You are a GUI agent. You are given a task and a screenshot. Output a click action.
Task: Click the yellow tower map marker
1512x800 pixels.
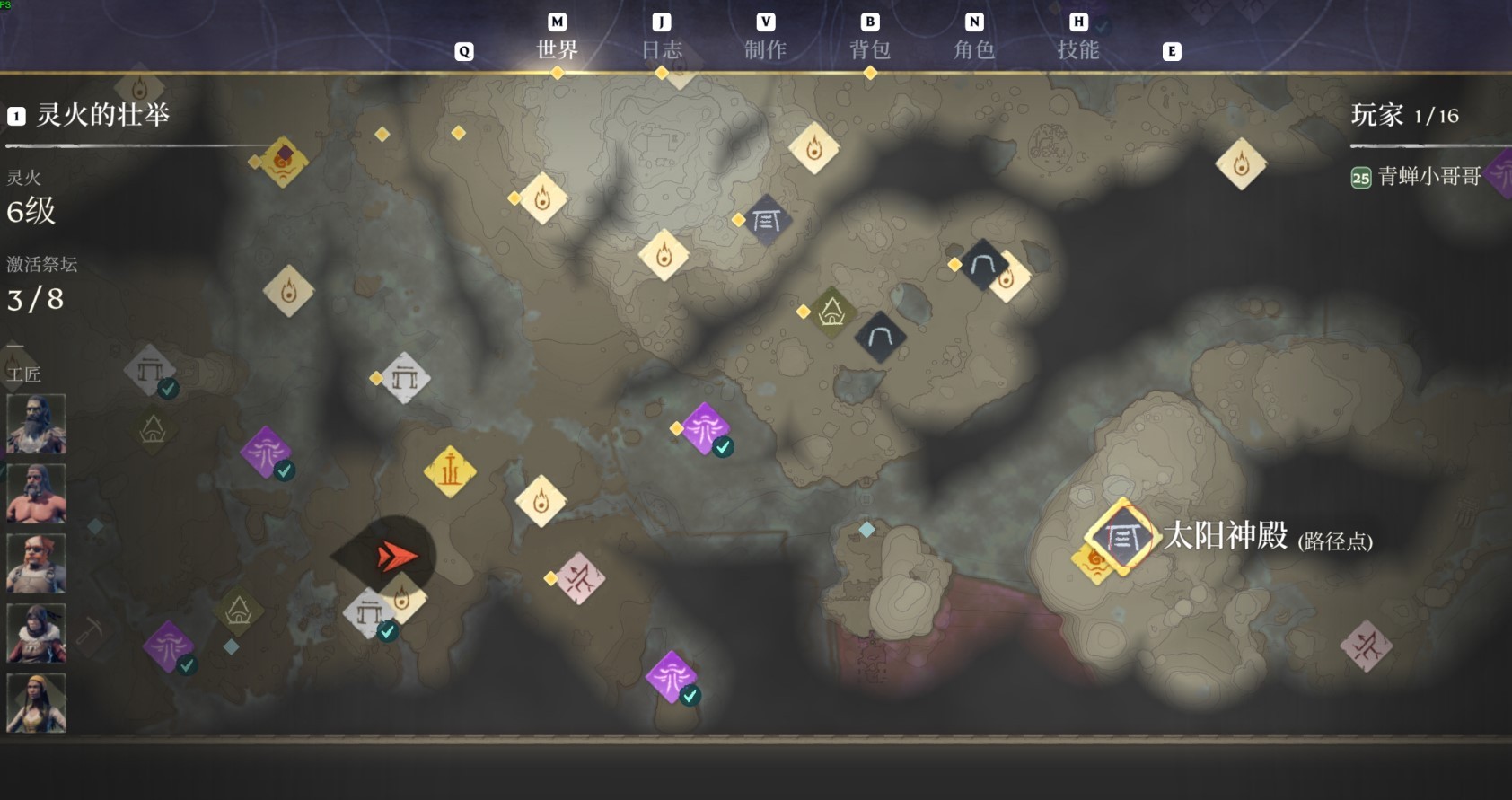click(450, 470)
